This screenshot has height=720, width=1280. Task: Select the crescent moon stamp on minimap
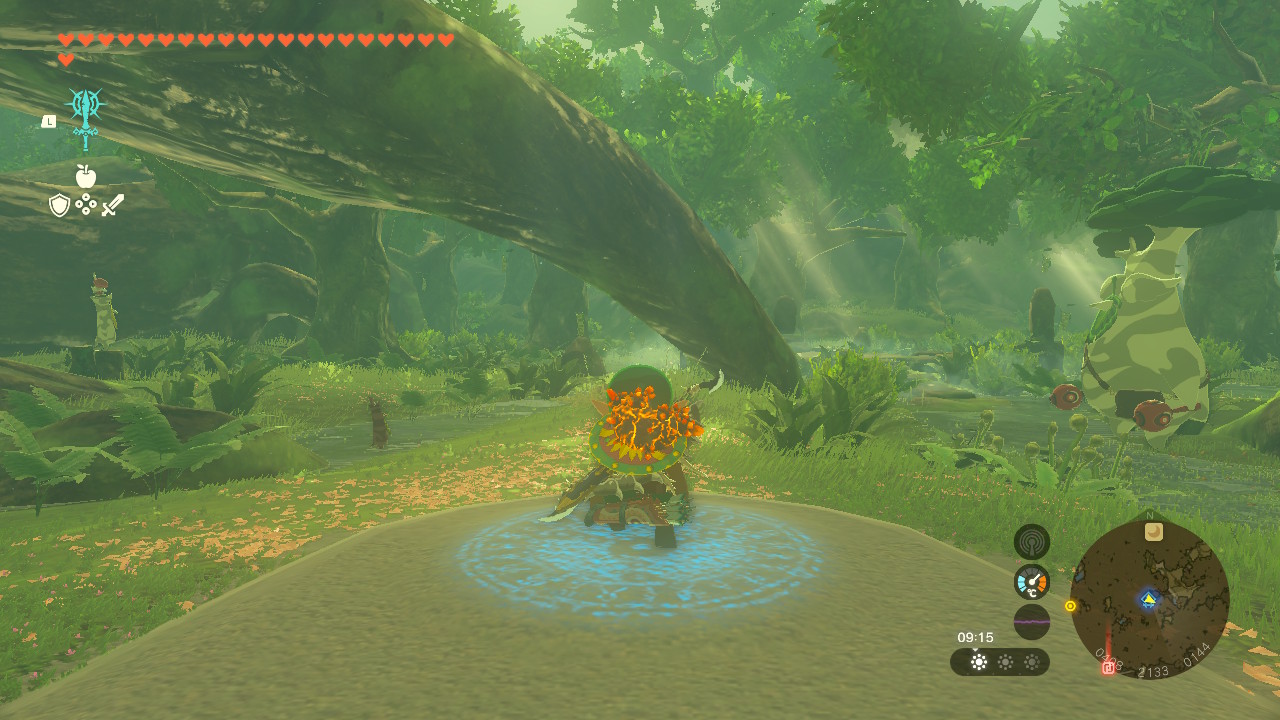[1153, 532]
